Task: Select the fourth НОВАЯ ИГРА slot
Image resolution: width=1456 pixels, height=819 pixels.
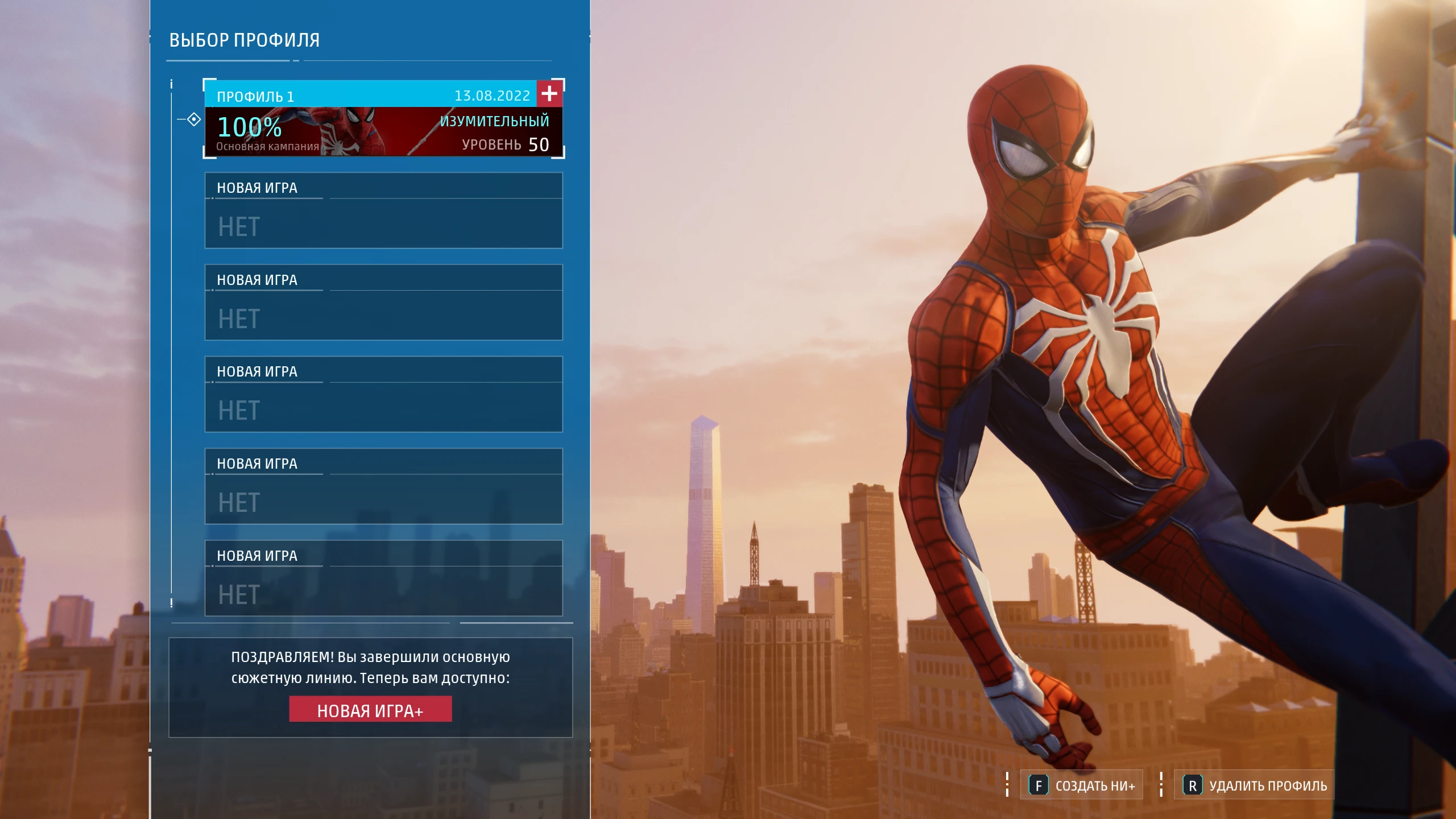Action: point(384,487)
